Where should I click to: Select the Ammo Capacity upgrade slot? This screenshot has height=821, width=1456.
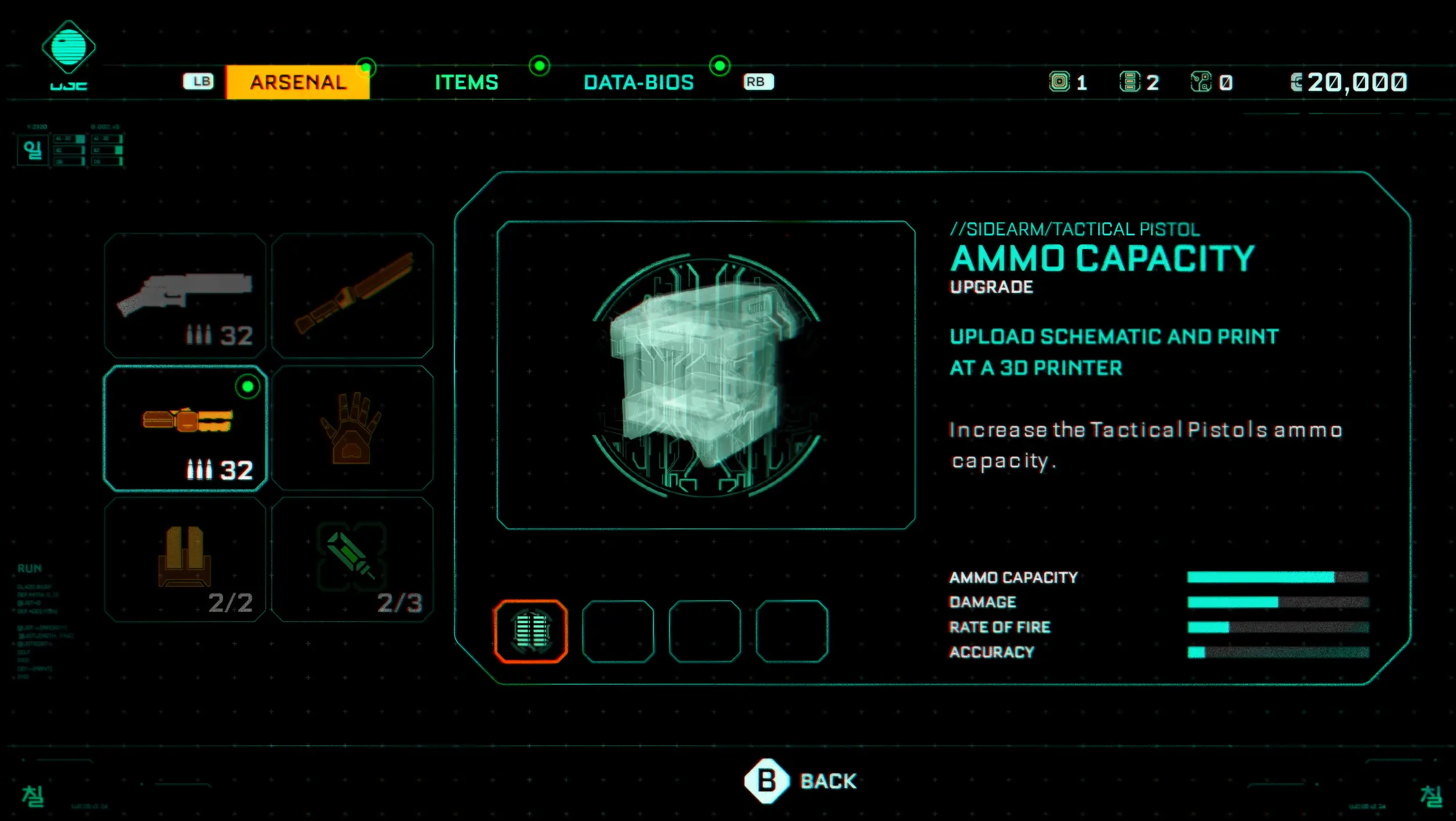click(x=531, y=631)
